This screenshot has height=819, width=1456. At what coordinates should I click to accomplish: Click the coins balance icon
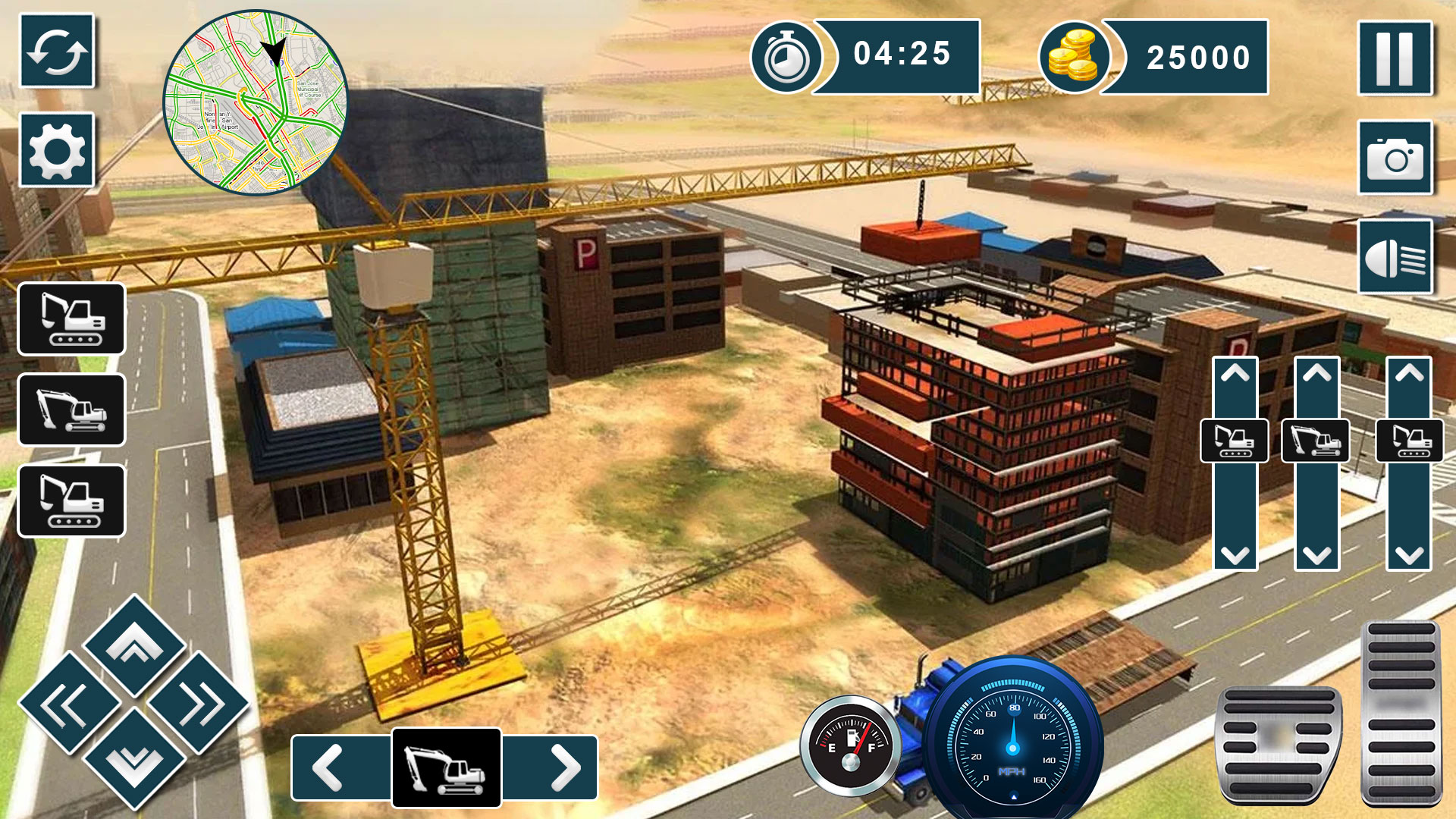click(x=1077, y=57)
